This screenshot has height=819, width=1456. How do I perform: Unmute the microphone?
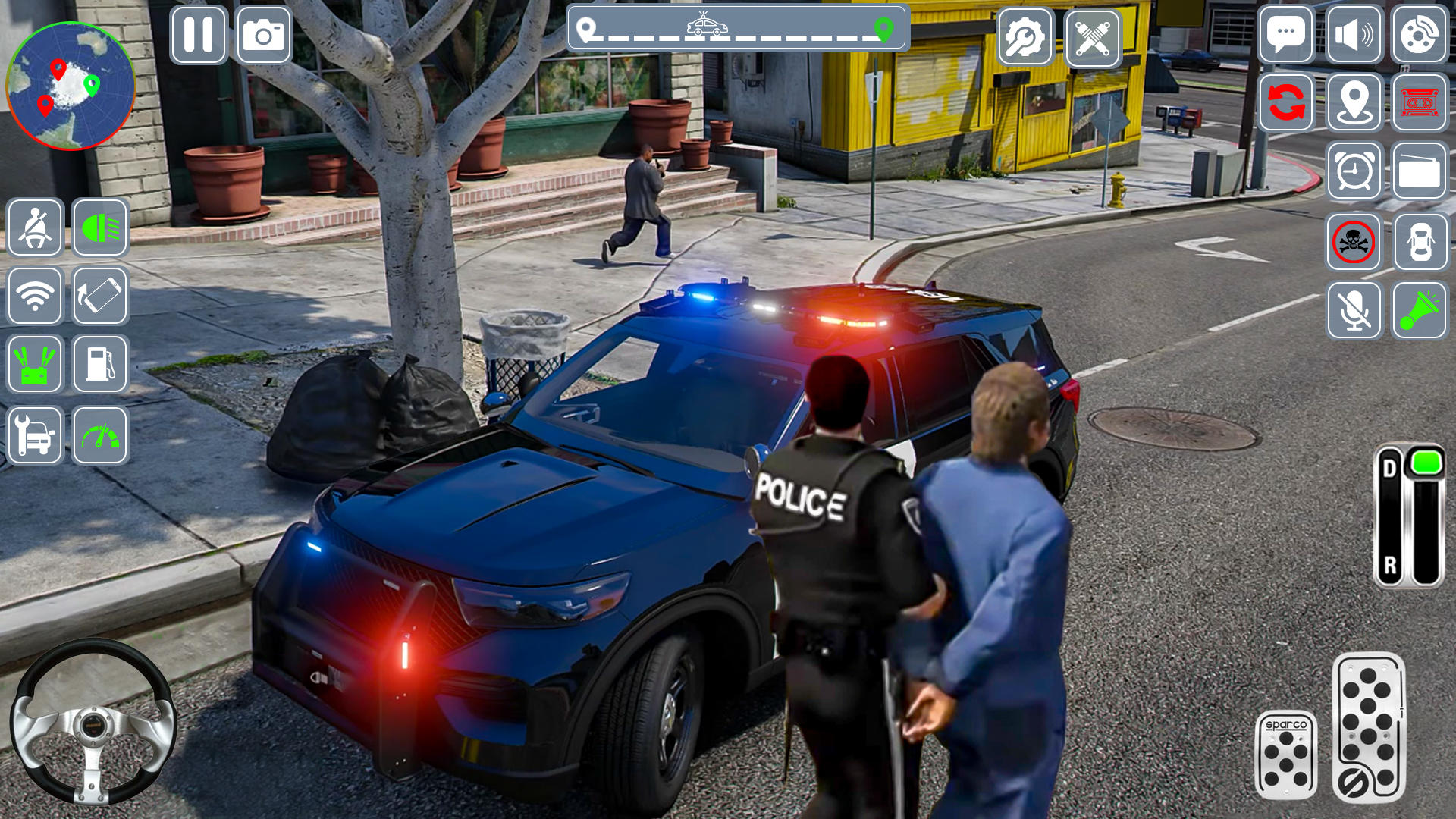point(1354,312)
